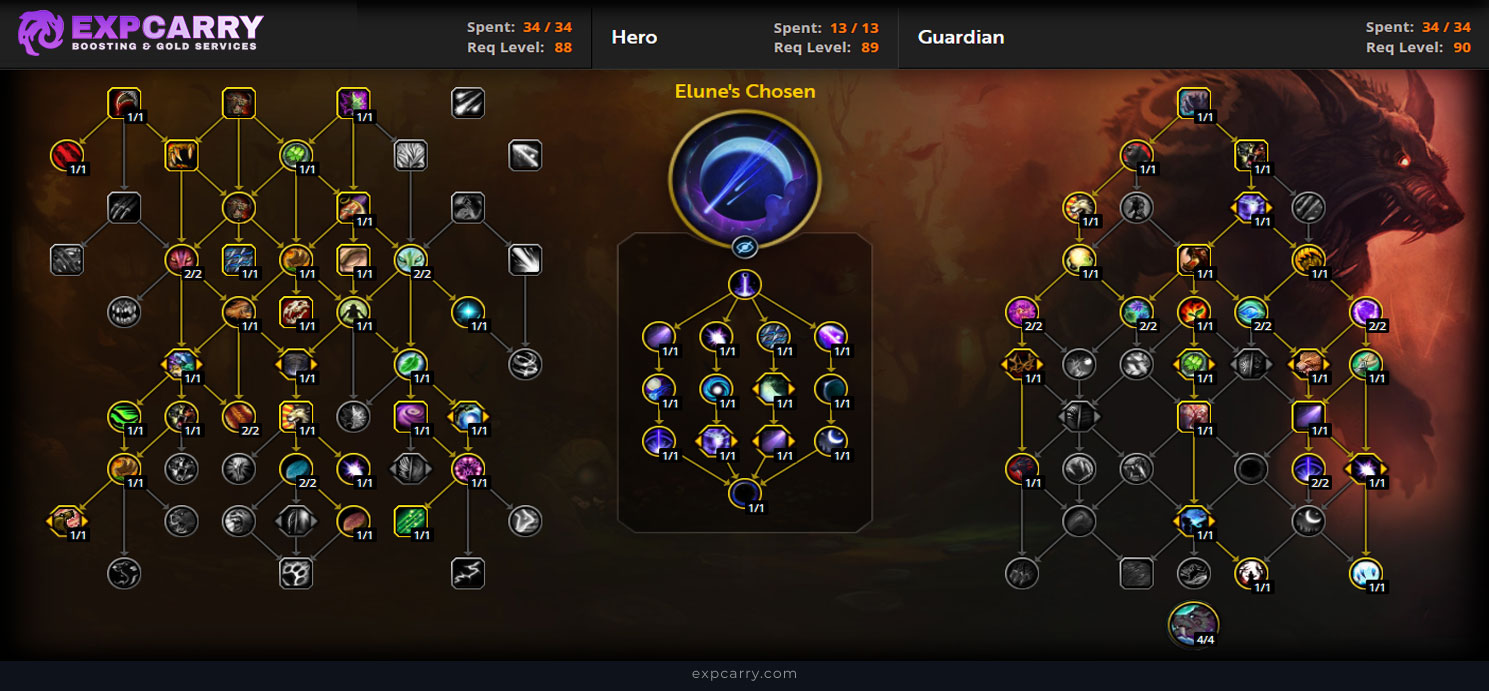Select the bottom dark ring hero talent
The height and width of the screenshot is (691, 1489).
point(744,493)
